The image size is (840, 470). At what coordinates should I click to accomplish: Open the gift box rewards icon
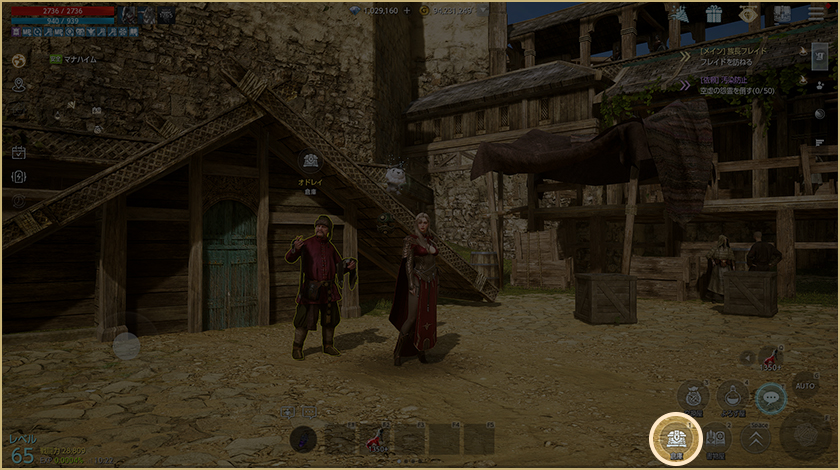pos(713,14)
